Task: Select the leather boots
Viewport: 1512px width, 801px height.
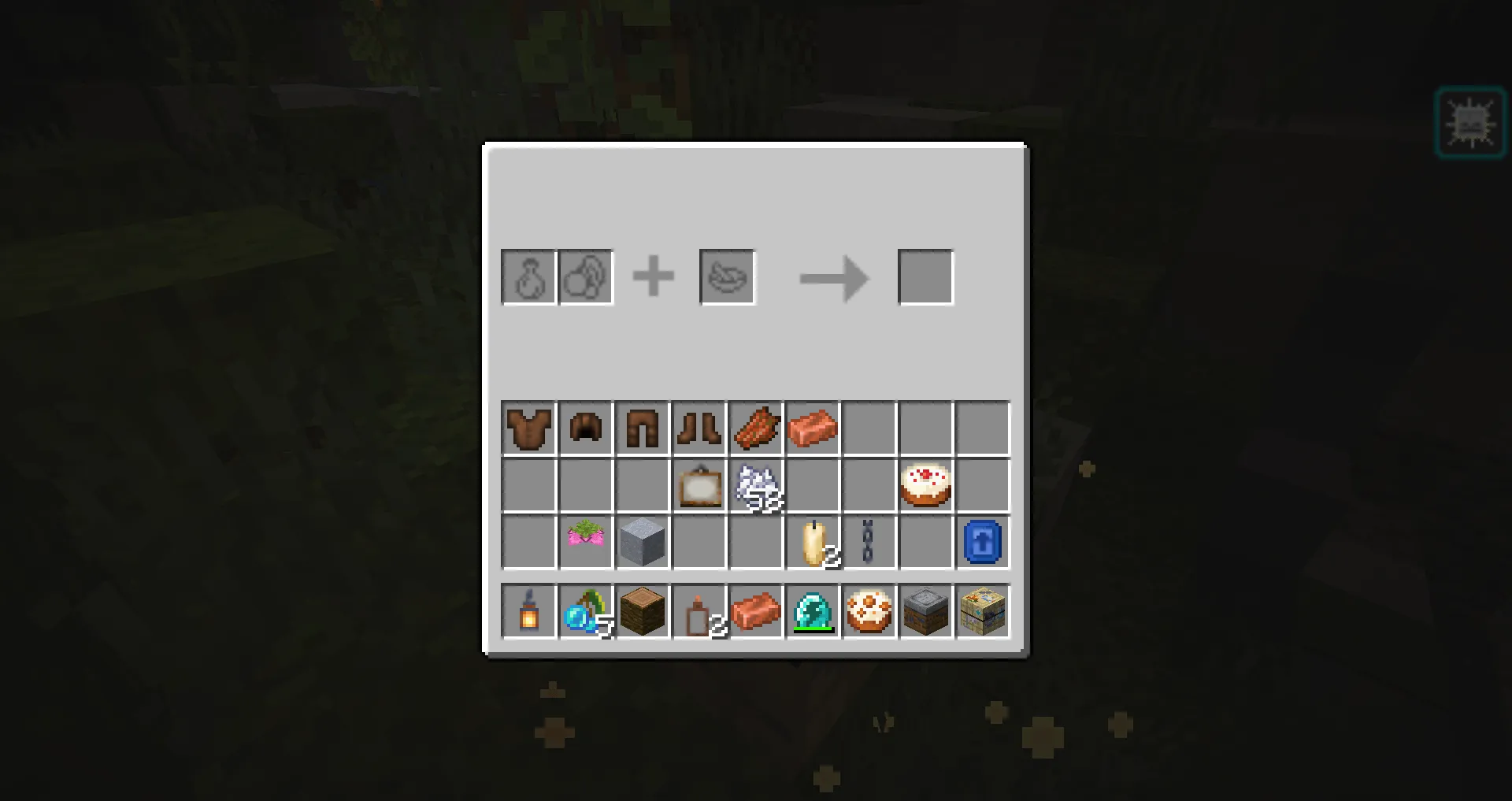Action: 699,428
